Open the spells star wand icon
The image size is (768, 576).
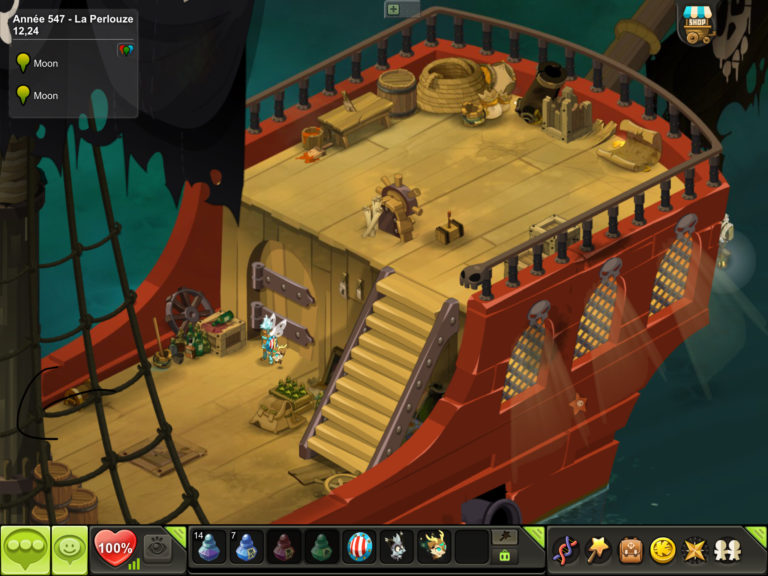(x=598, y=549)
